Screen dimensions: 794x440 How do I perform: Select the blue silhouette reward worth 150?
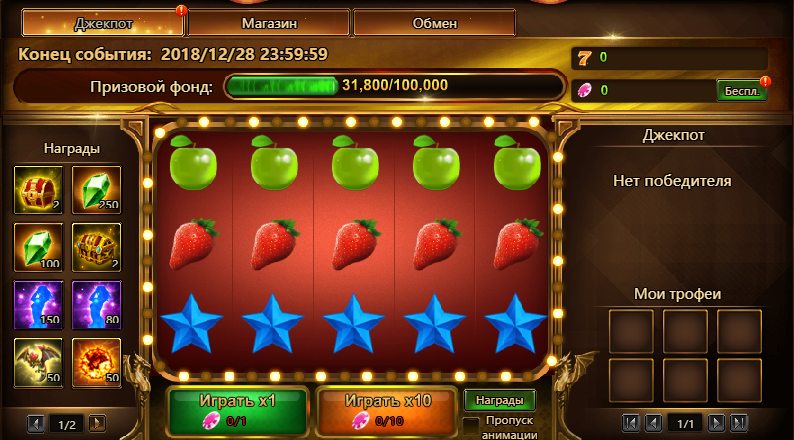[39, 305]
